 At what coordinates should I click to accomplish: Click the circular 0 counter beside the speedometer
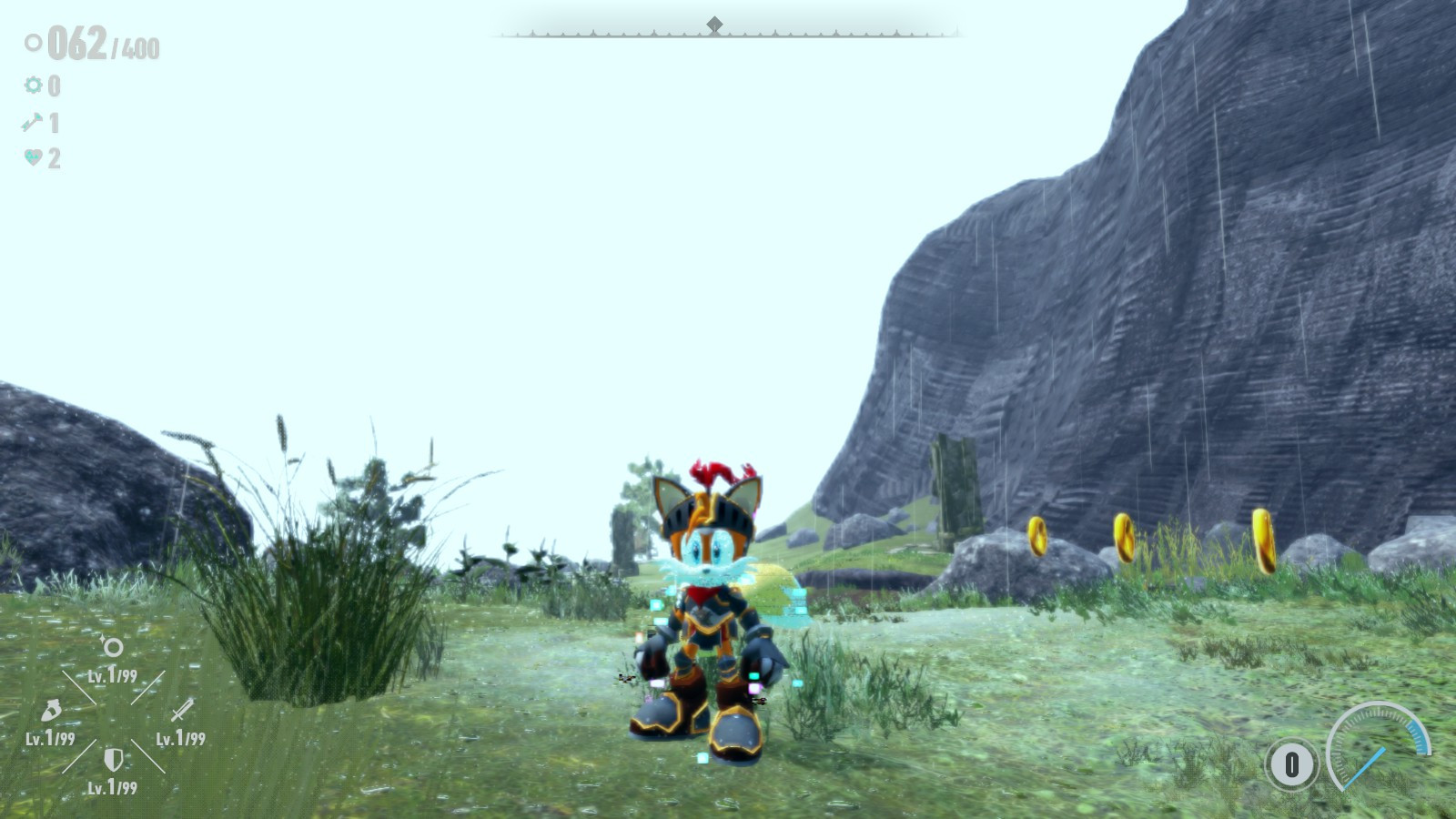coord(1290,764)
